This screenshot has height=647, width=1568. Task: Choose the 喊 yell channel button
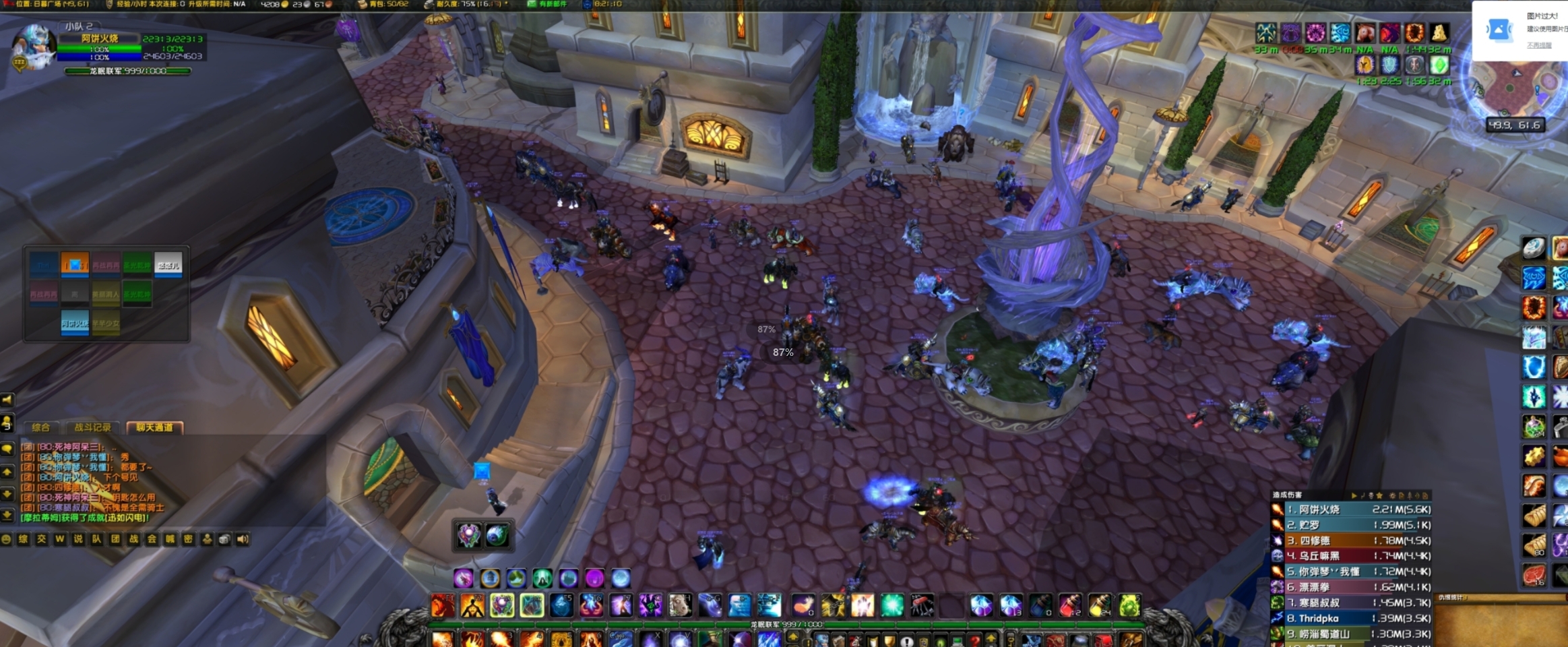tap(170, 539)
